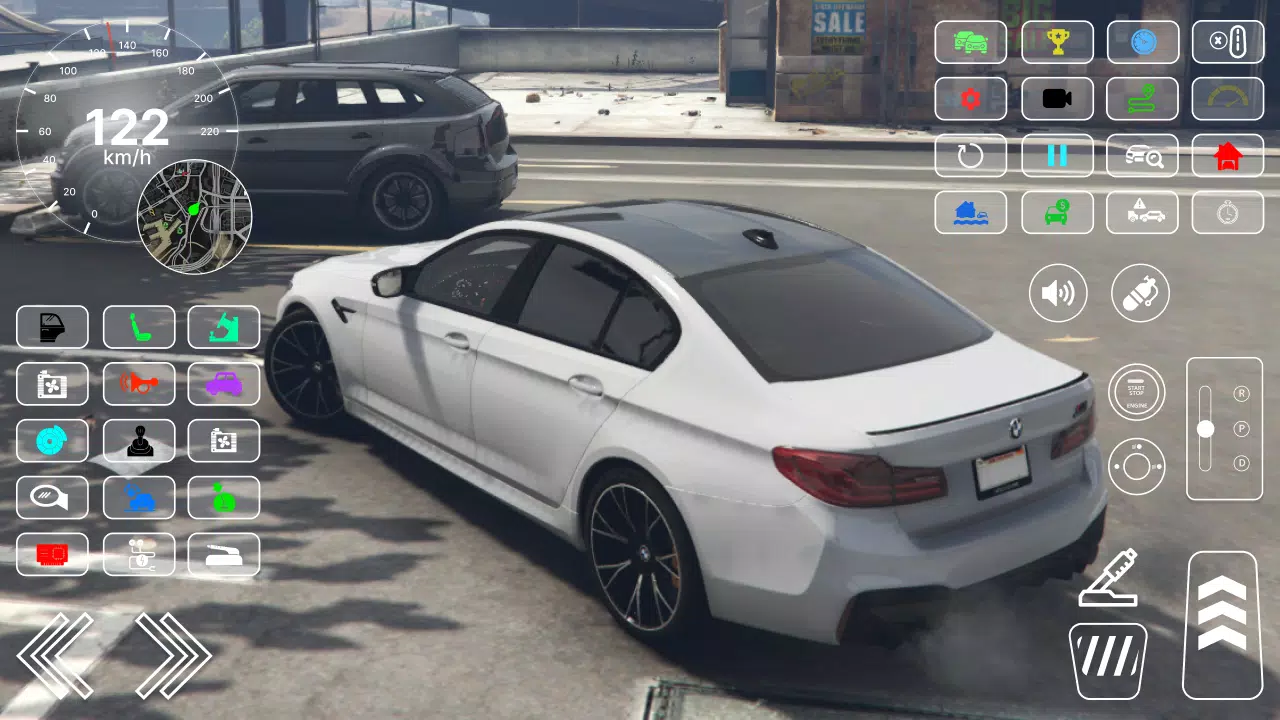Open vehicle inspection magnifier icon
Image resolution: width=1280 pixels, height=720 pixels.
tap(1143, 156)
